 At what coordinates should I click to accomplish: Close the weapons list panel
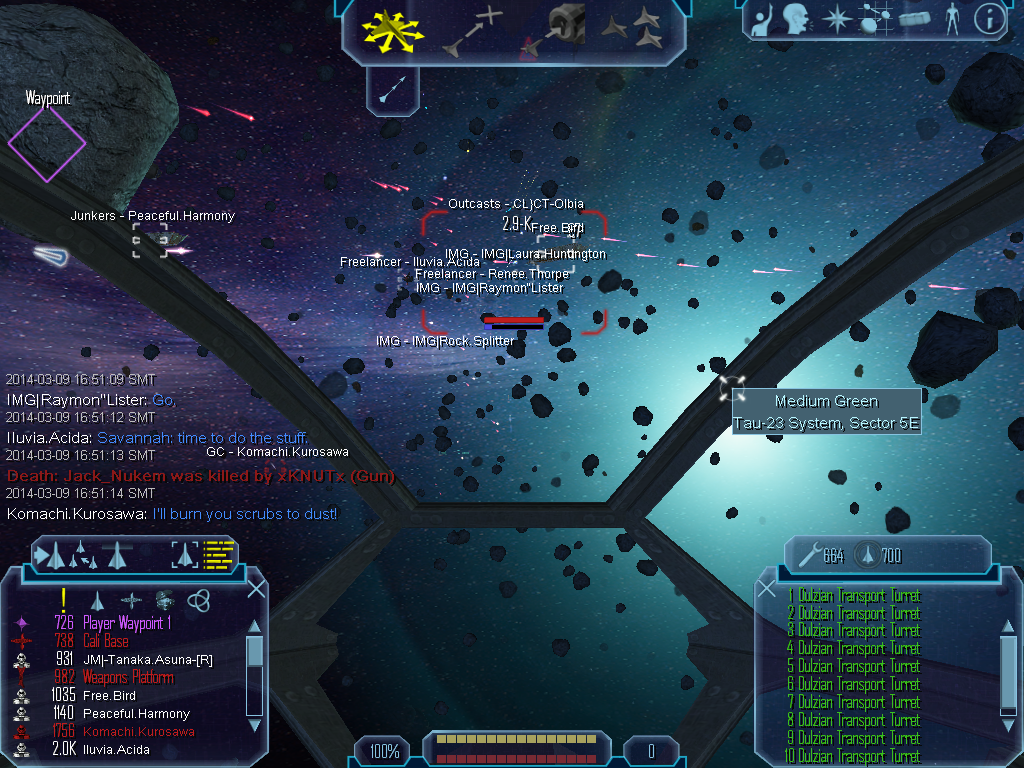[x=767, y=589]
